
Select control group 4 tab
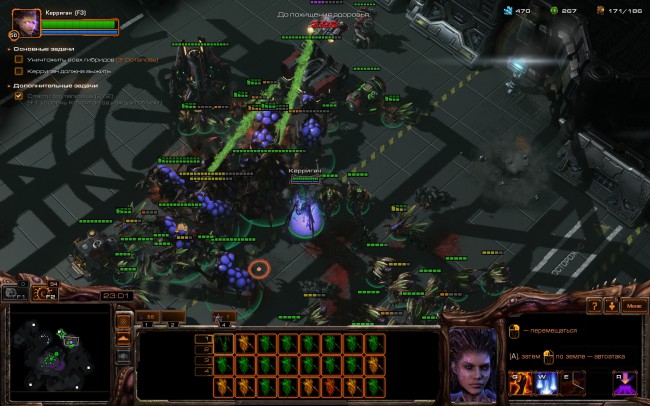226,316
